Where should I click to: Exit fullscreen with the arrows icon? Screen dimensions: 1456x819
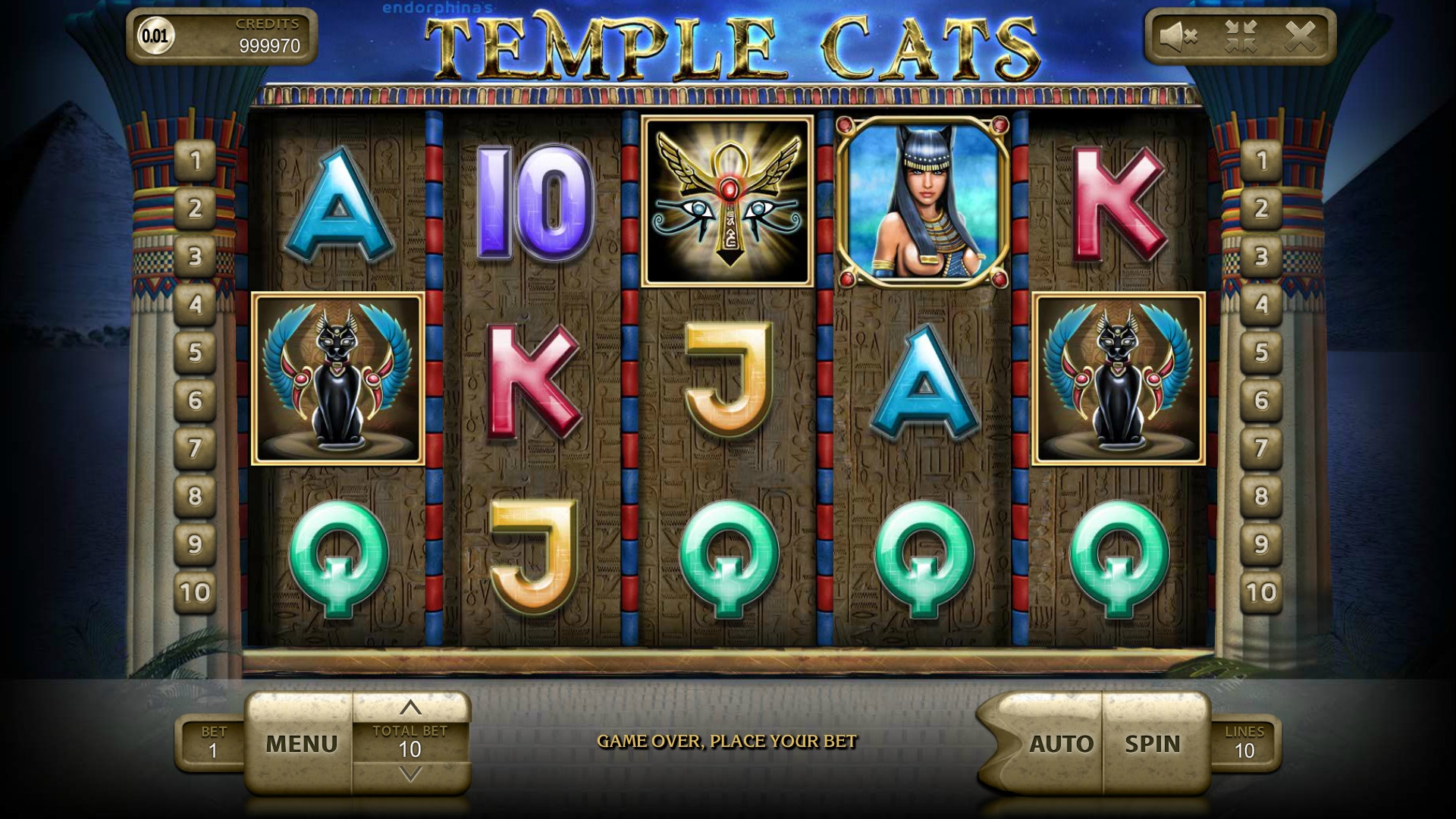(x=1241, y=36)
